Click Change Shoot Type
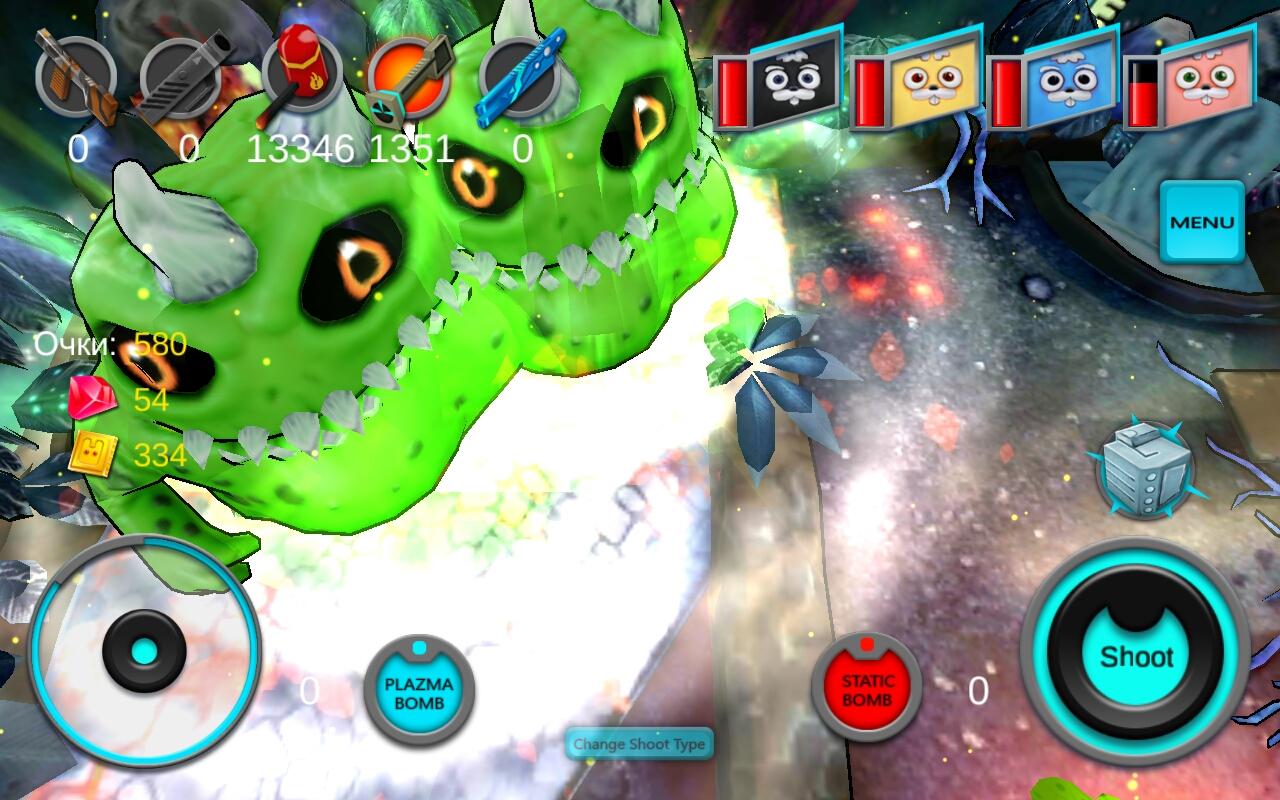Screen dimensions: 1280x800 tap(640, 744)
